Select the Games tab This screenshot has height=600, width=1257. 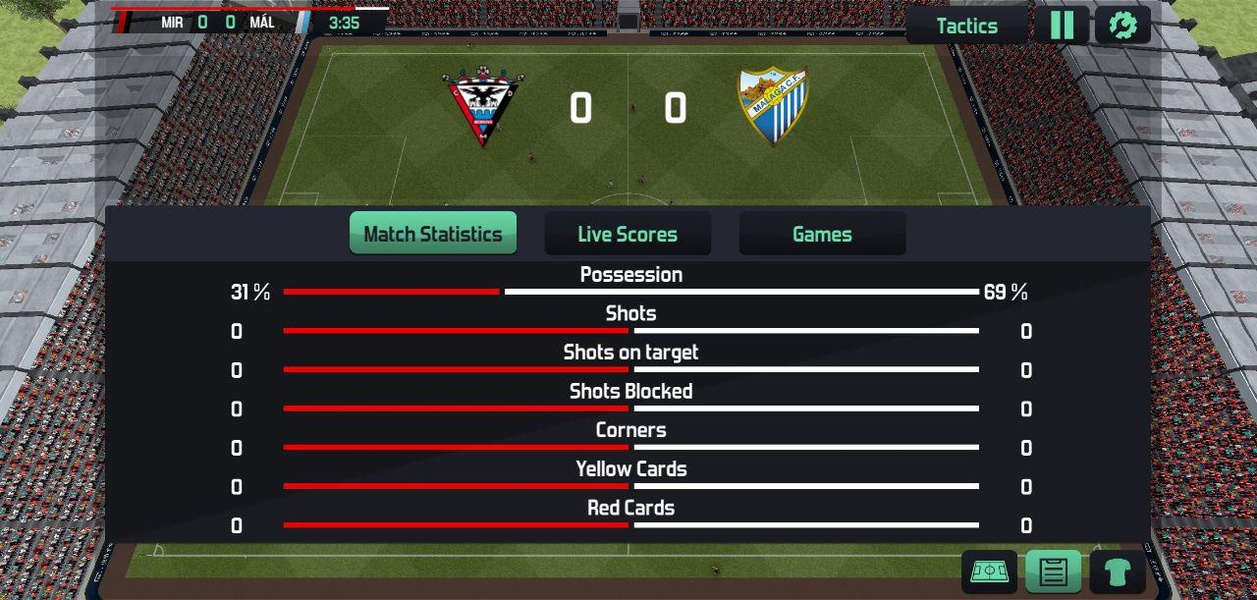(x=822, y=234)
